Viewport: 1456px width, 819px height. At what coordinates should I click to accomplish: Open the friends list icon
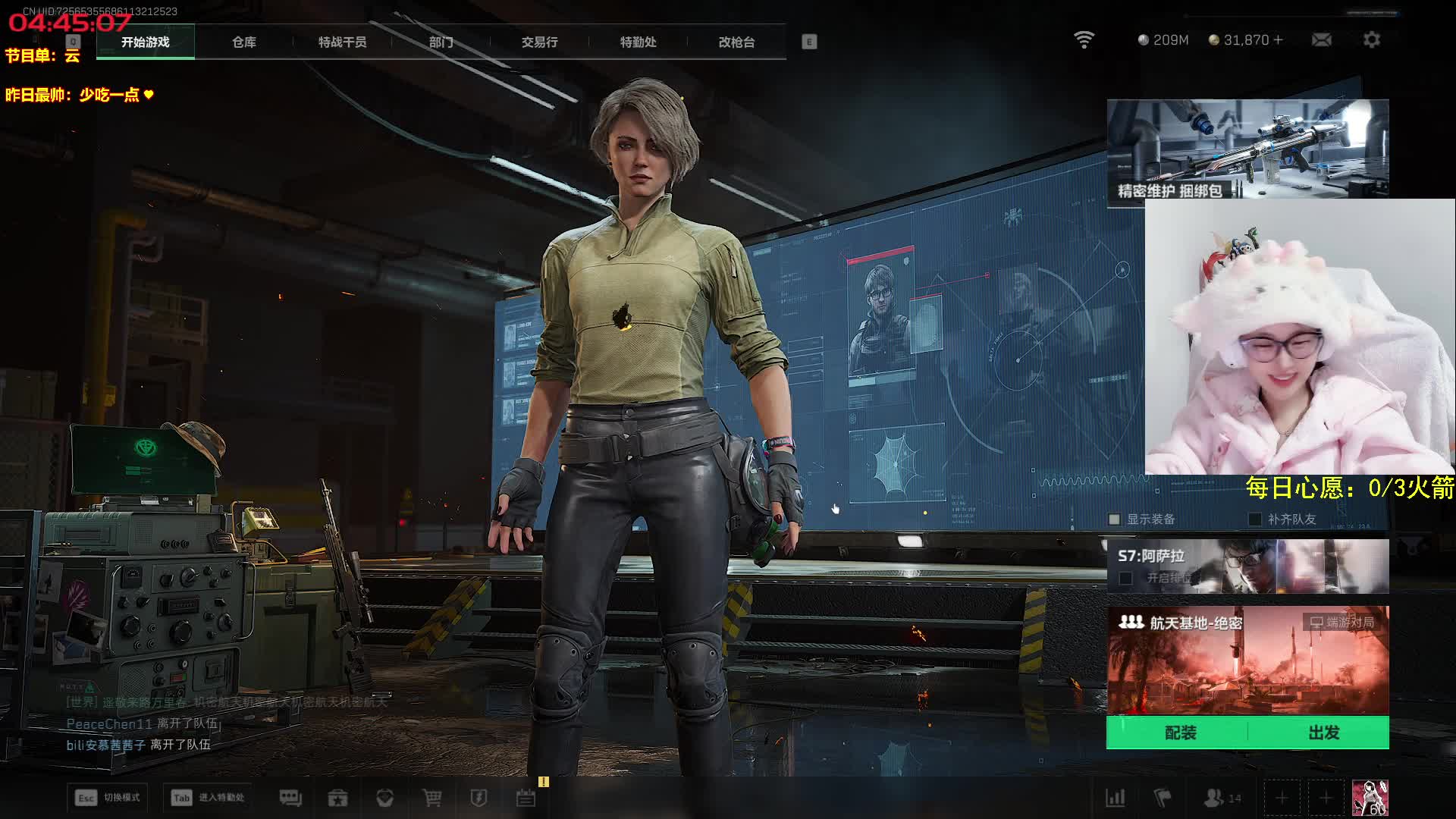coord(1215,798)
